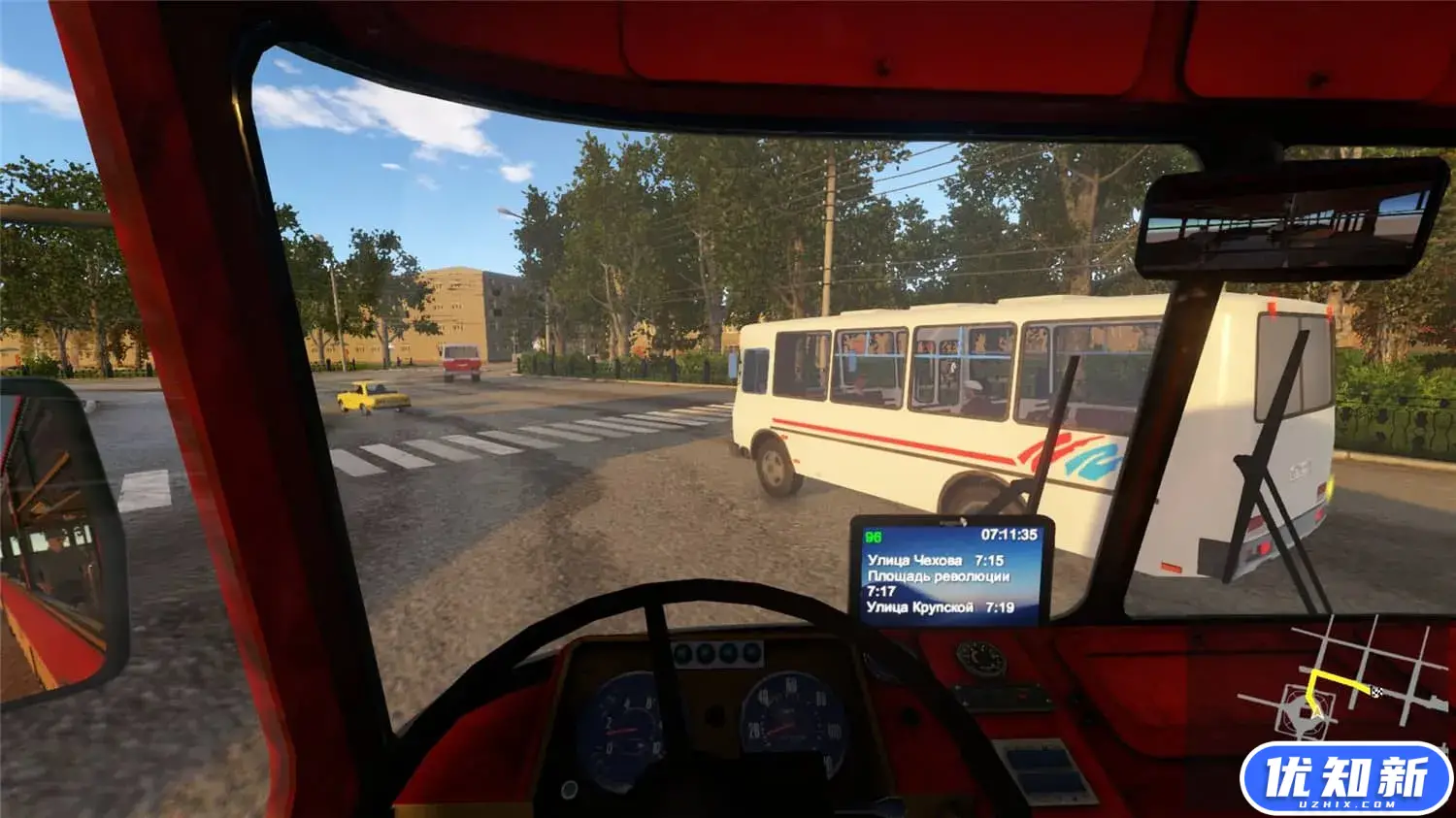1456x818 pixels.
Task: Flip the small switch on the metal dashboard plate
Action: (x=1021, y=695)
